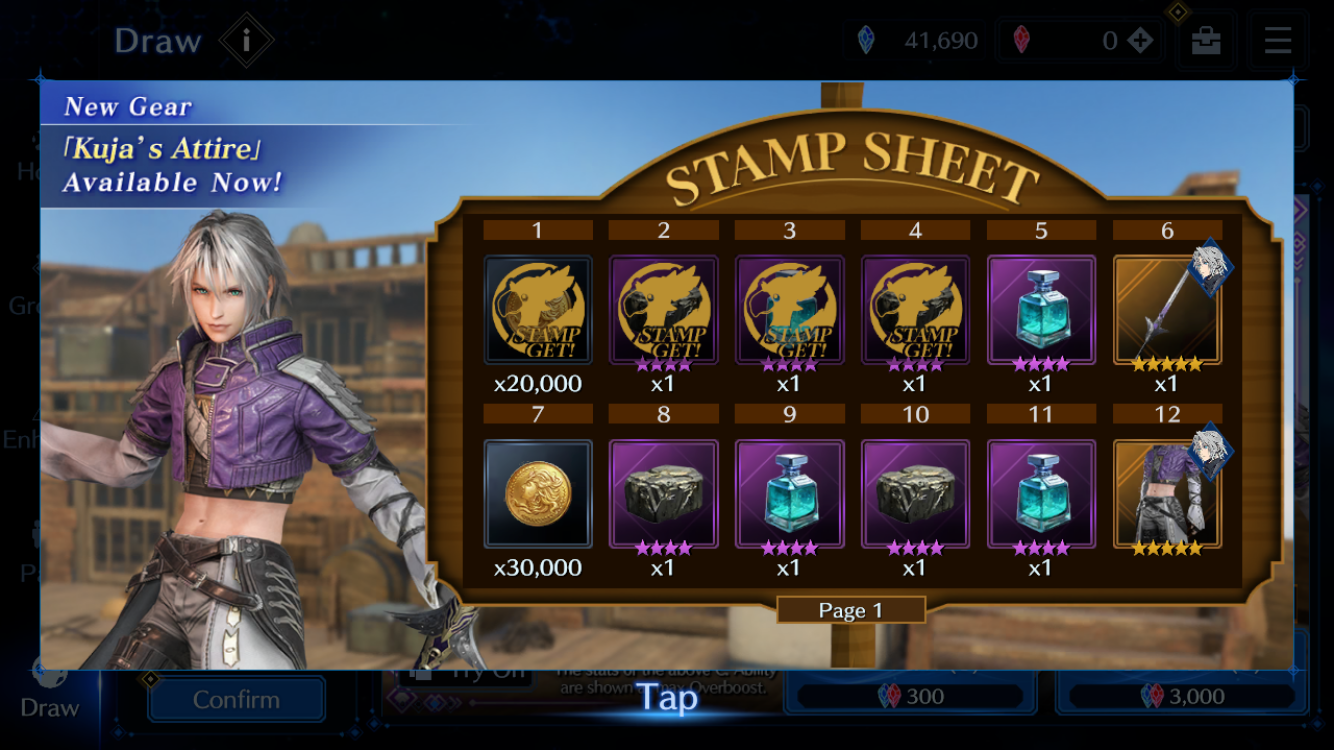Select the 3,000 crystal draw button
1334x750 pixels.
tap(1180, 696)
